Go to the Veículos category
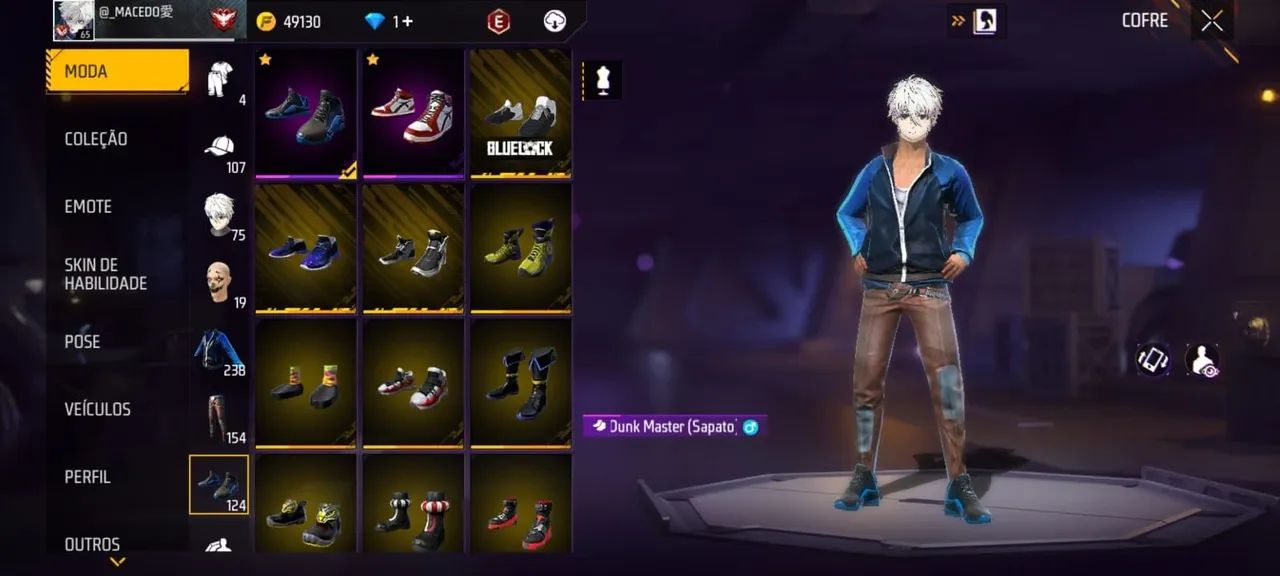1280x576 pixels. point(97,409)
